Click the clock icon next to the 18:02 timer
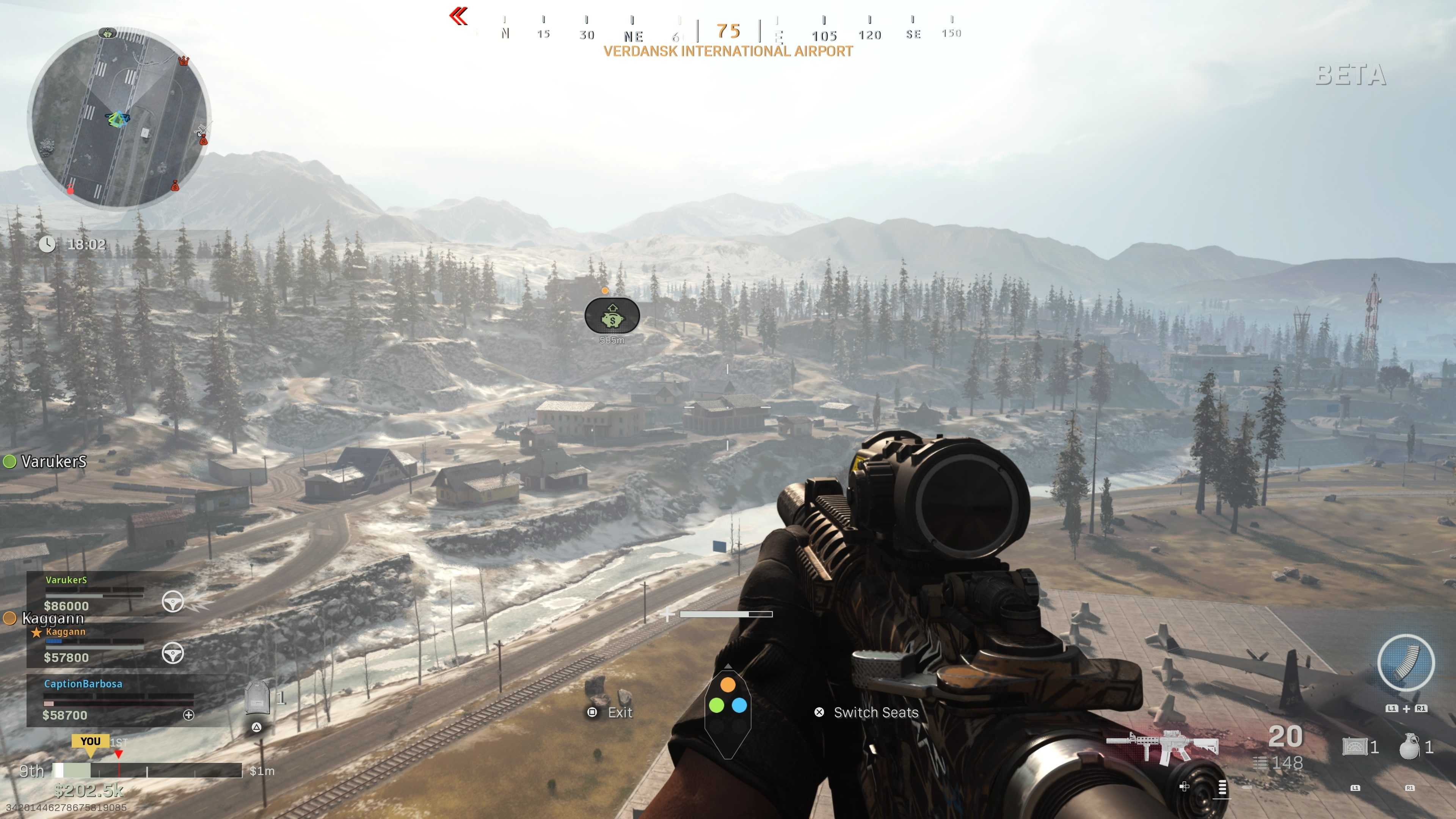Screen dimensions: 1456x819 pyautogui.click(x=48, y=245)
